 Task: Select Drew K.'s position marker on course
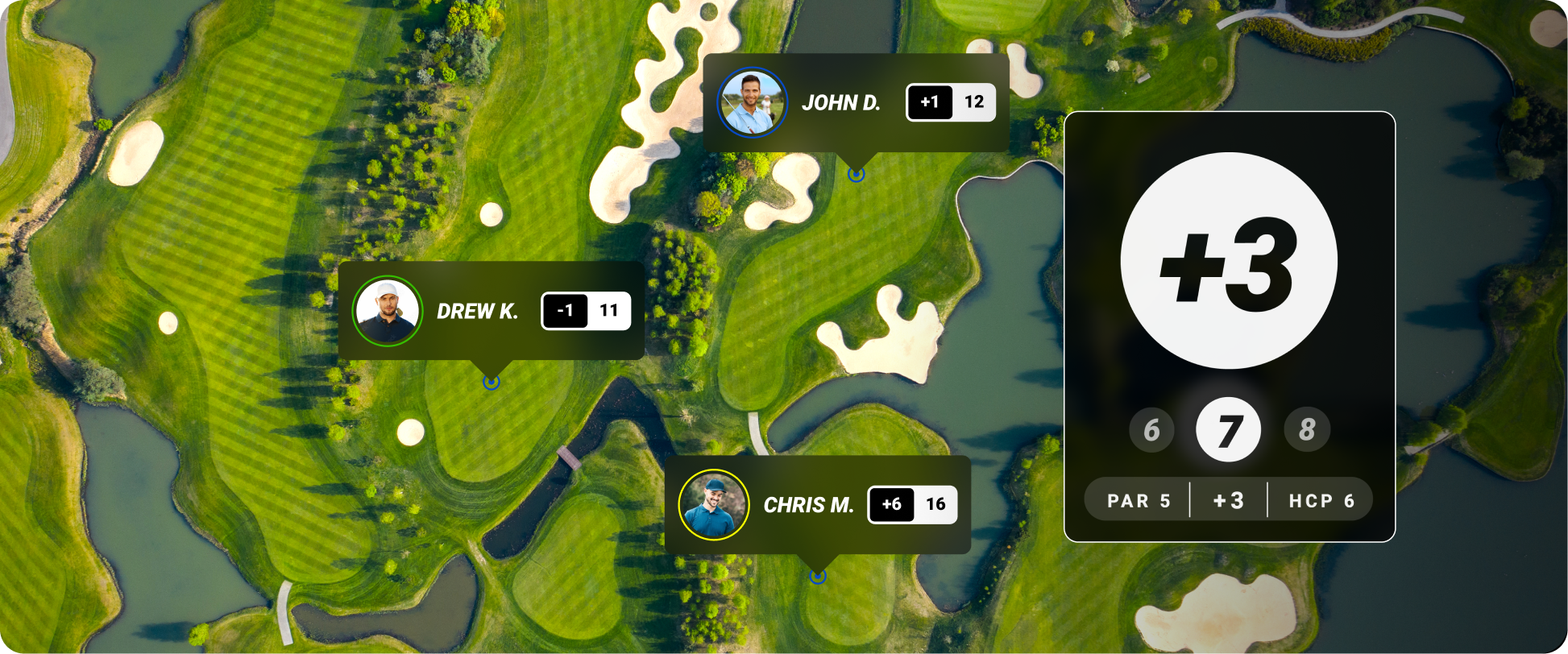coord(491,382)
